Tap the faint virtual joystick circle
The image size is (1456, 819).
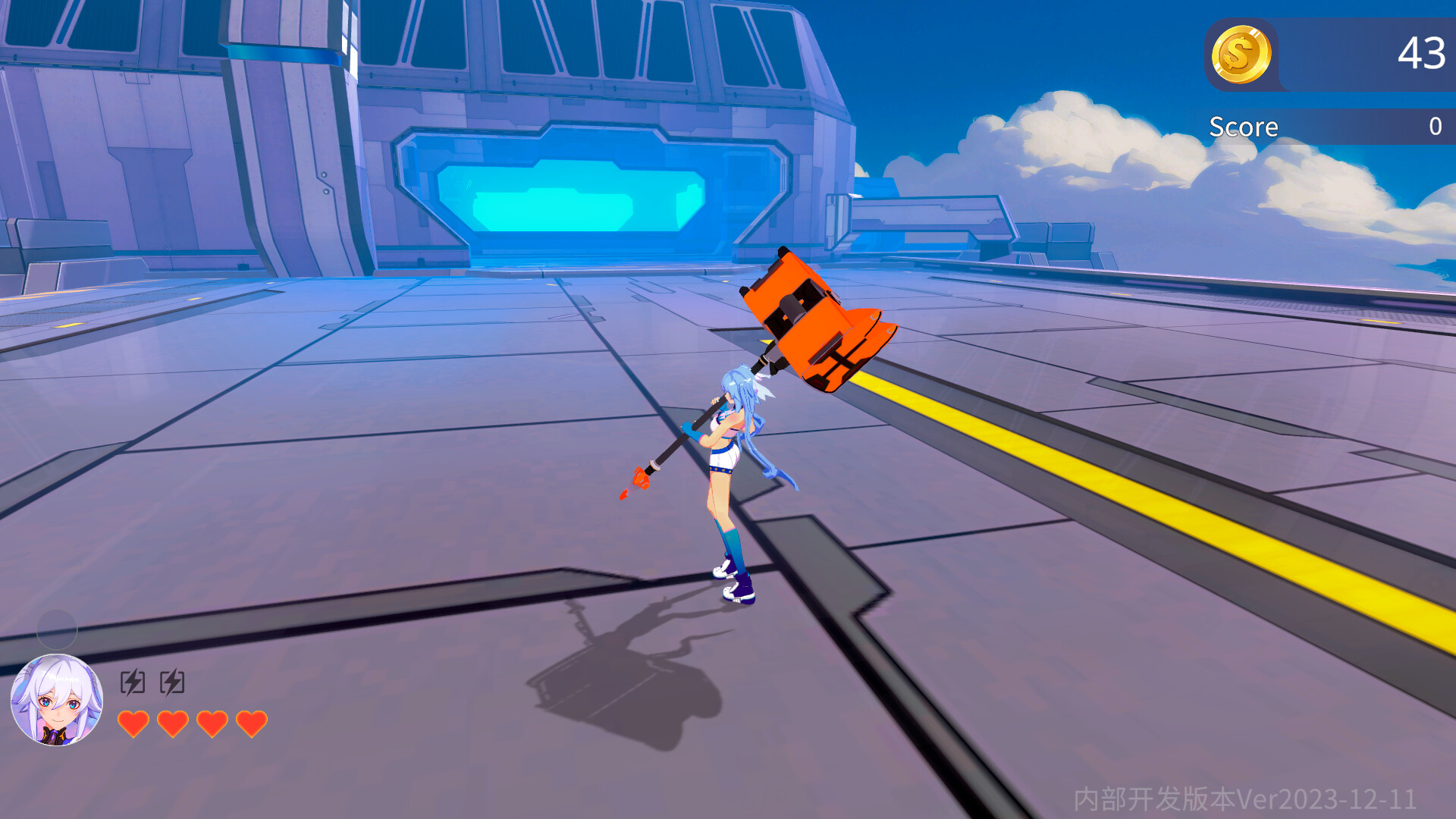57,630
